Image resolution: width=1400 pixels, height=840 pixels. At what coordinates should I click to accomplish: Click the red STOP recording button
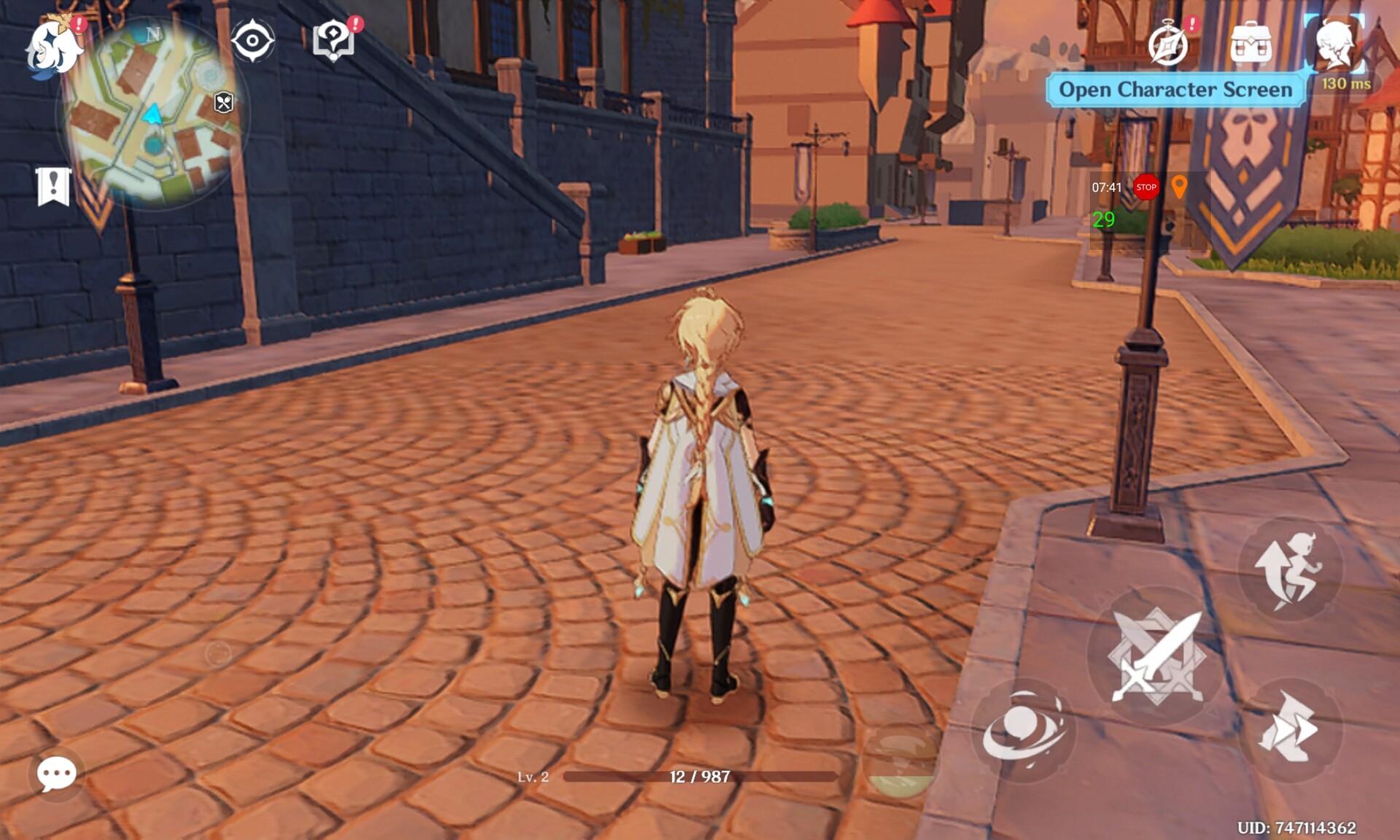[1146, 187]
